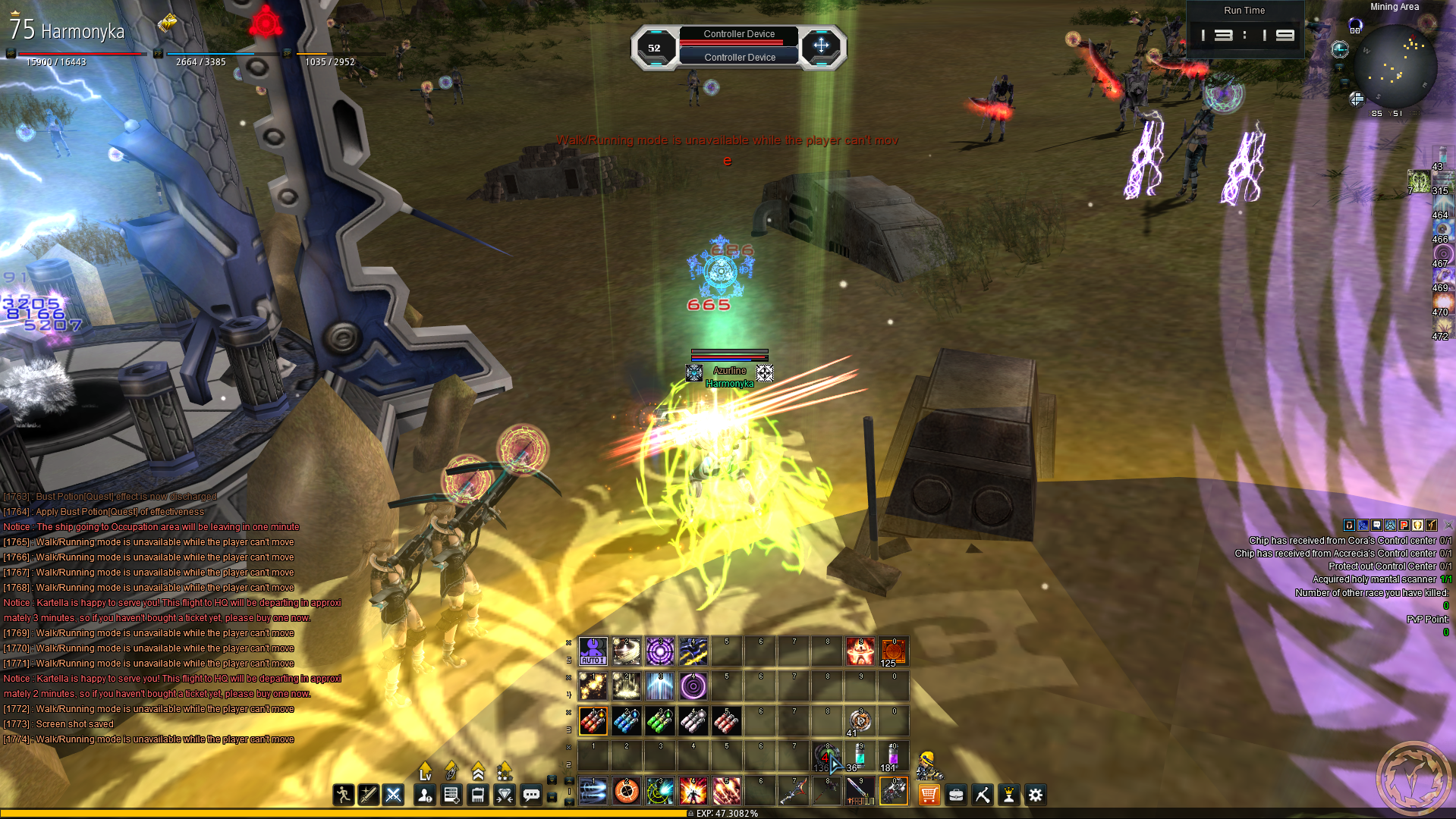Activate the AUTO I hotbar skill
This screenshot has height=819, width=1456.
click(x=593, y=651)
